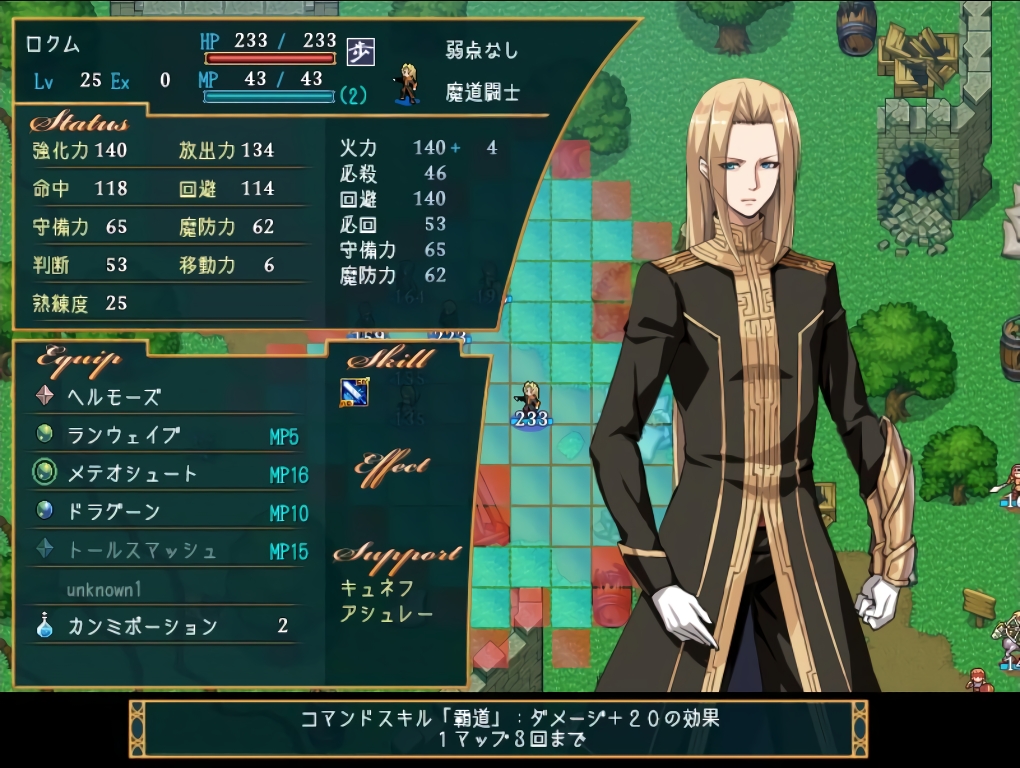Select the ヘルモーズ equipment entry

(x=113, y=397)
